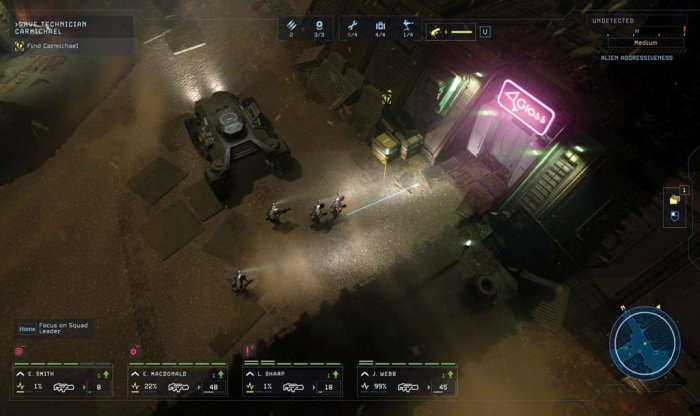This screenshot has height=416, width=700.
Task: Open the circular minimap
Action: click(x=645, y=339)
